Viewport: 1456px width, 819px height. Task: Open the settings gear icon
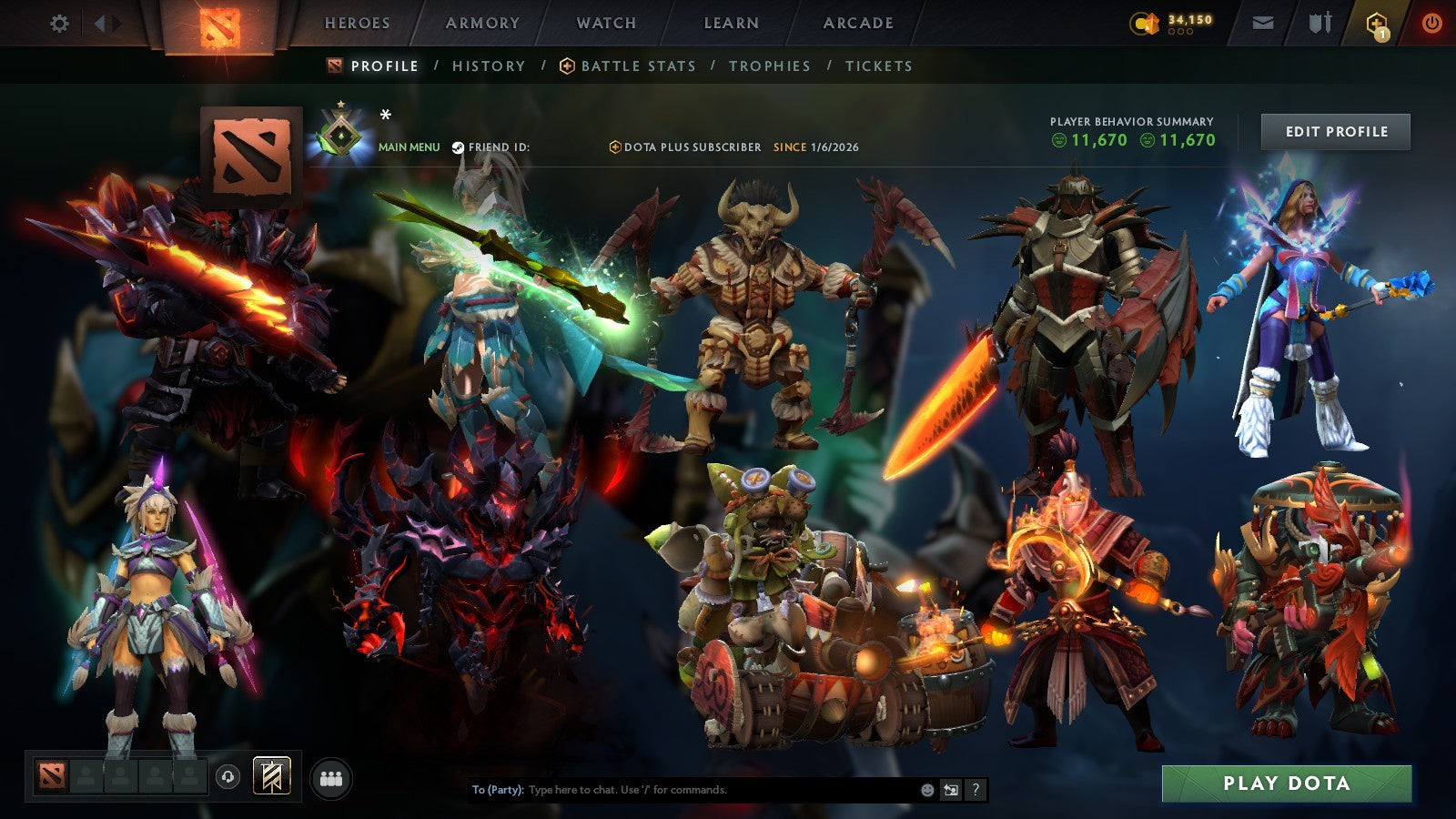(59, 23)
